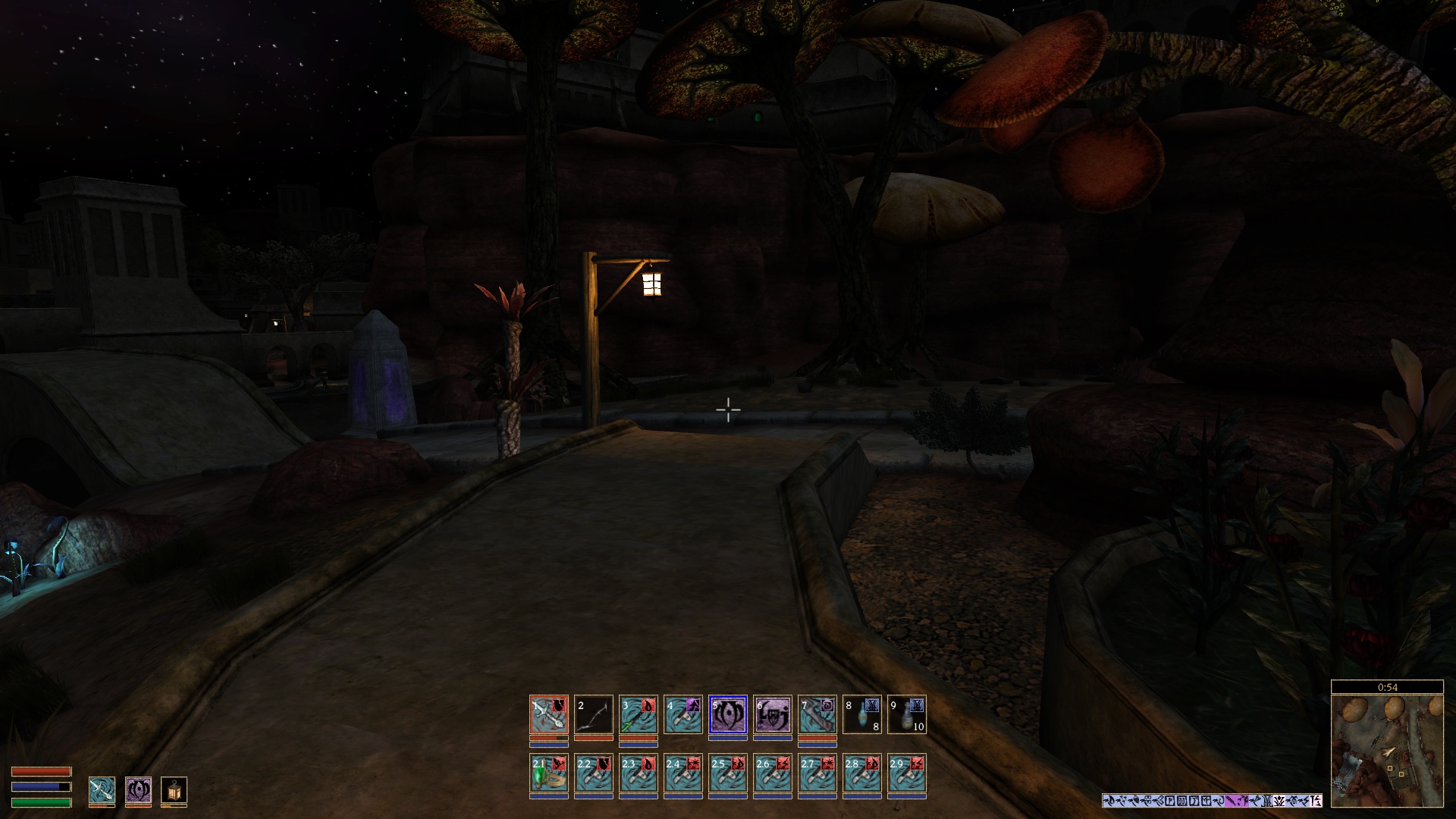This screenshot has width=1456, height=819.
Task: Open the active spell icon near status bars
Action: (x=138, y=791)
